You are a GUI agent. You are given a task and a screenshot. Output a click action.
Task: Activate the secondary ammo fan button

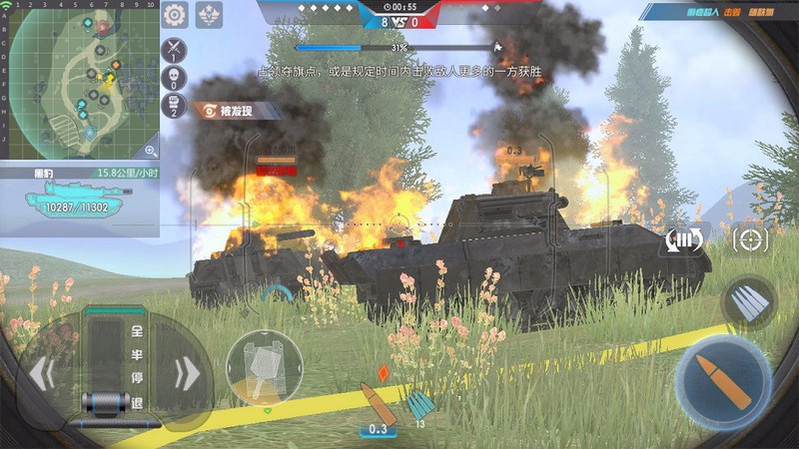coord(751,300)
